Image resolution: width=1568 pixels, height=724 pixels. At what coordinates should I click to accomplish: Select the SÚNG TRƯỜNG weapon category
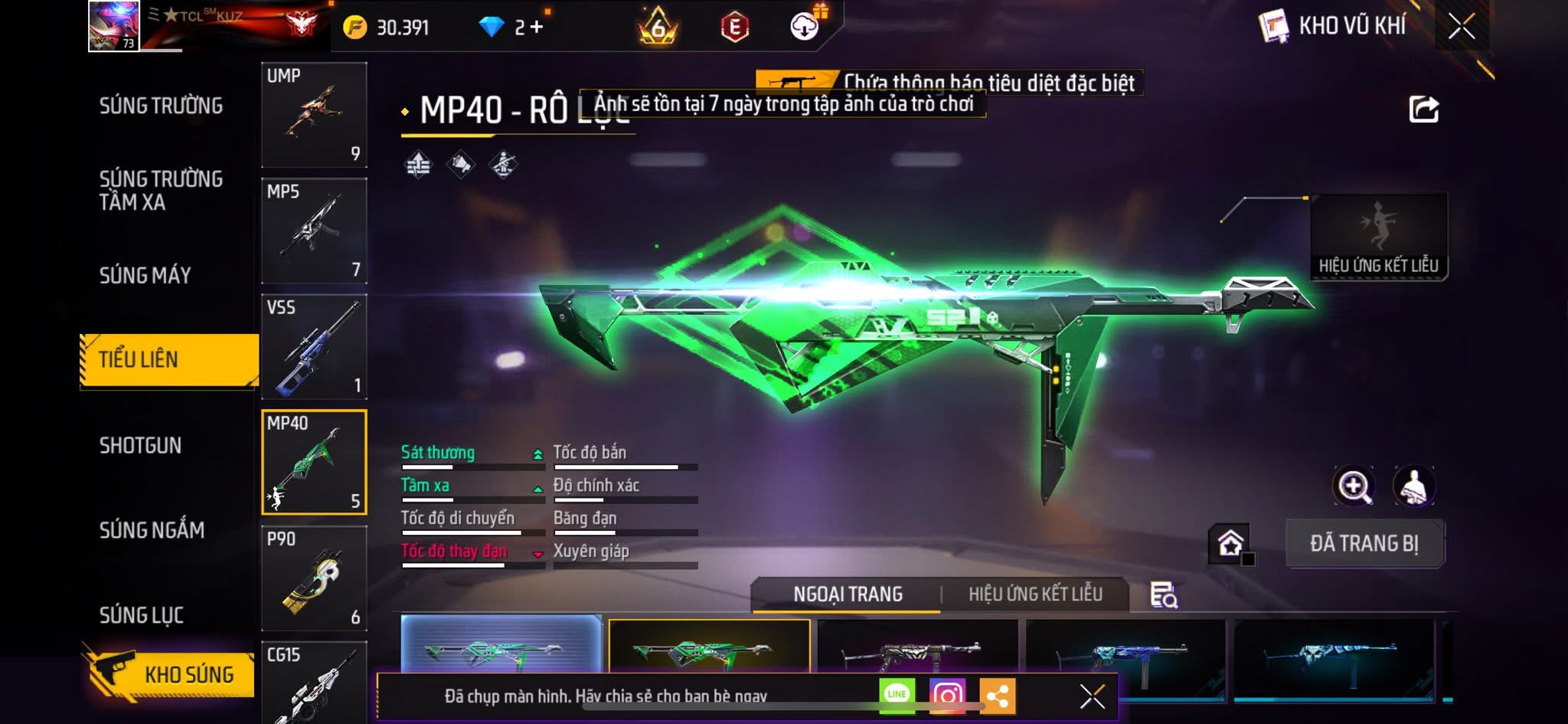click(x=161, y=106)
